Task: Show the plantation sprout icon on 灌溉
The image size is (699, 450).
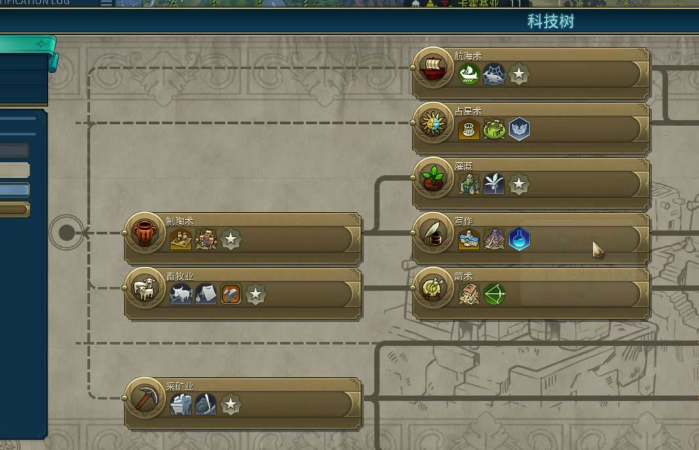Action: click(494, 184)
